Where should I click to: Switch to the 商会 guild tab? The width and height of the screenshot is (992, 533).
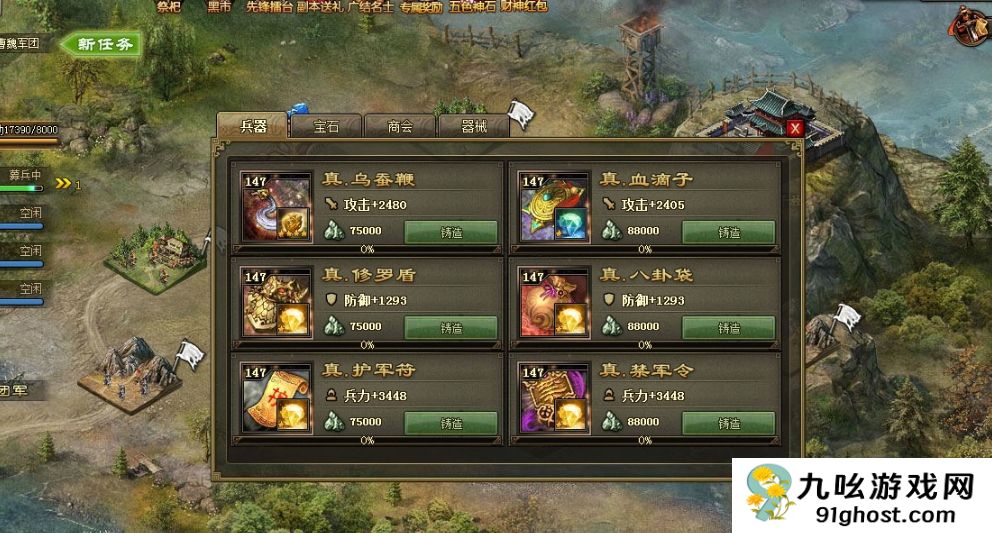pos(400,126)
